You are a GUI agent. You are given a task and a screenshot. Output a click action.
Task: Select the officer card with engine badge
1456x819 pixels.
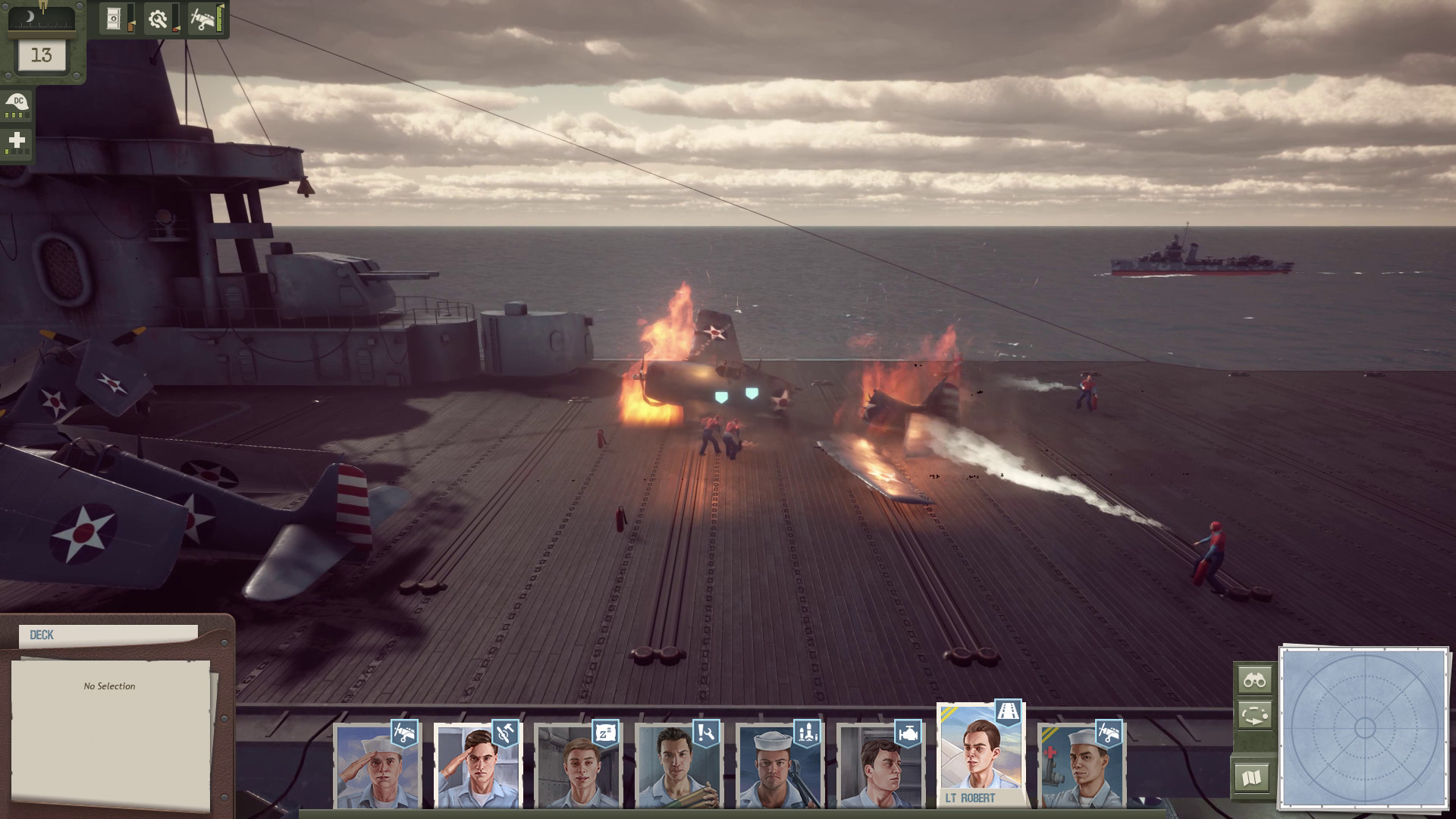point(880,766)
